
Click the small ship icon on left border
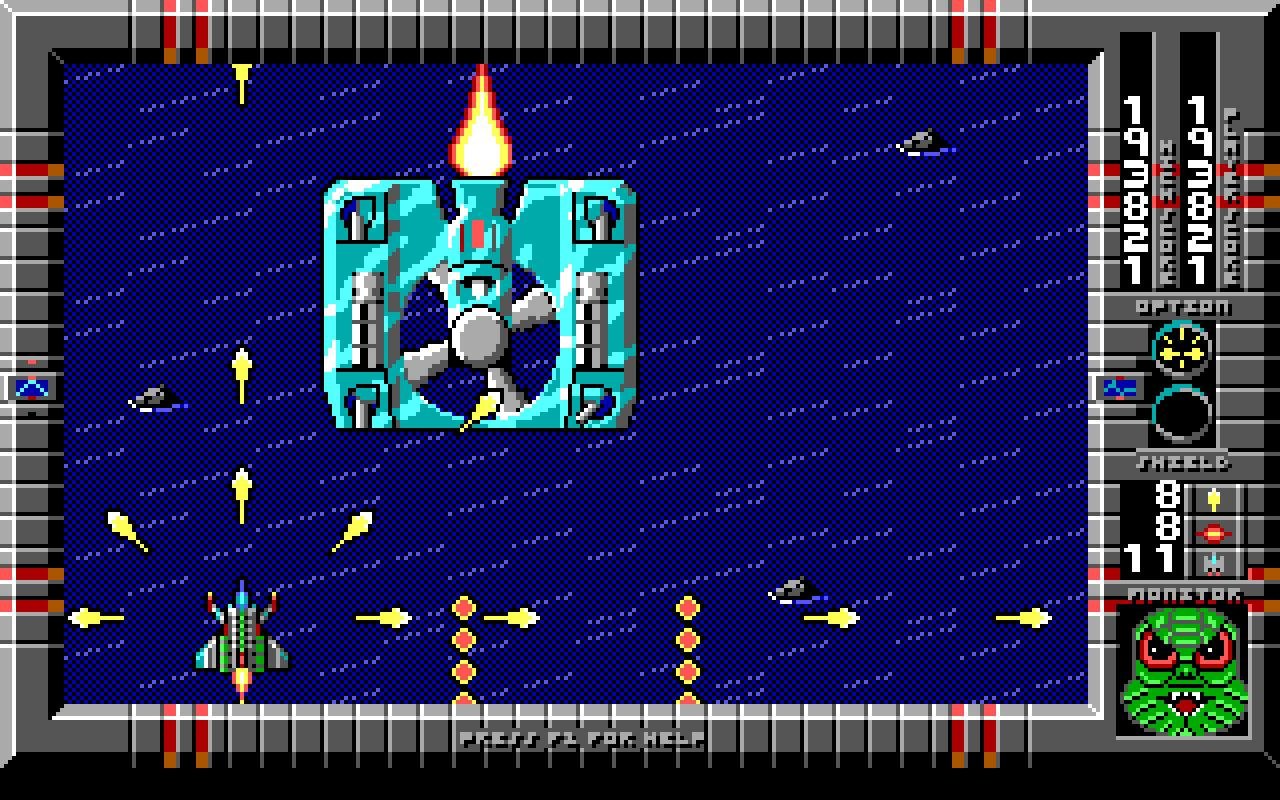[30, 388]
